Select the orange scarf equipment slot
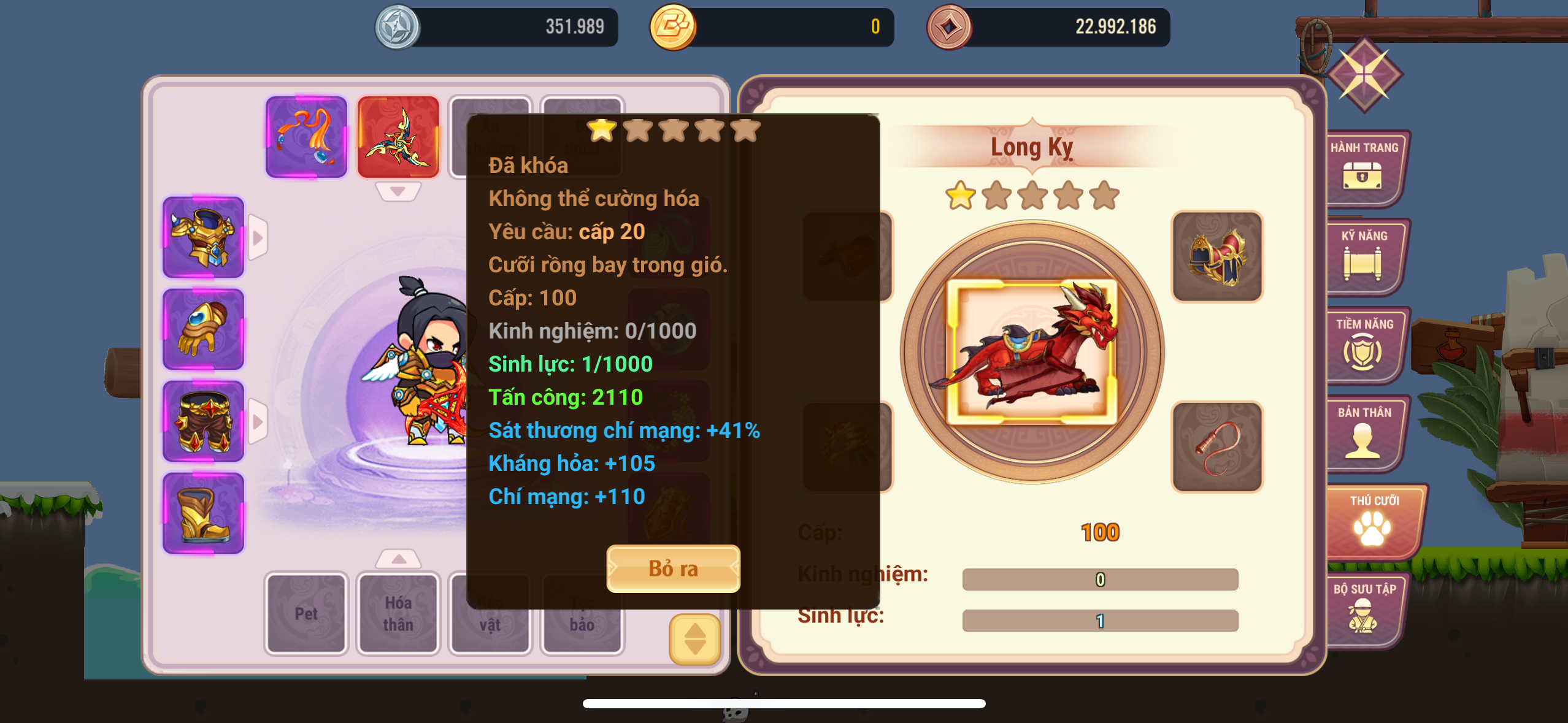This screenshot has width=1568, height=723. pos(306,137)
